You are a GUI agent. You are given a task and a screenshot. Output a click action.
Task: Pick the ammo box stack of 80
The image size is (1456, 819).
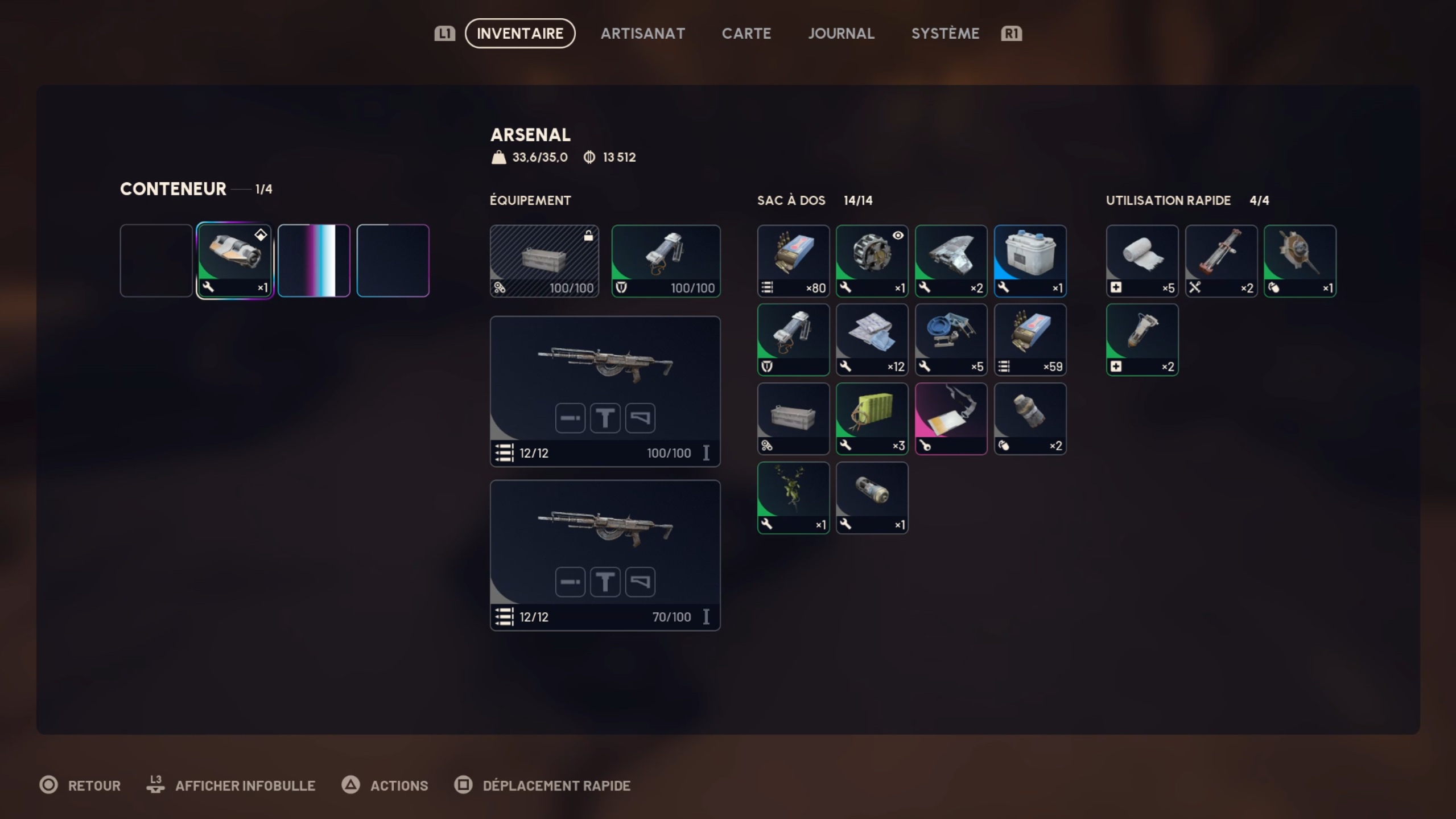[793, 261]
